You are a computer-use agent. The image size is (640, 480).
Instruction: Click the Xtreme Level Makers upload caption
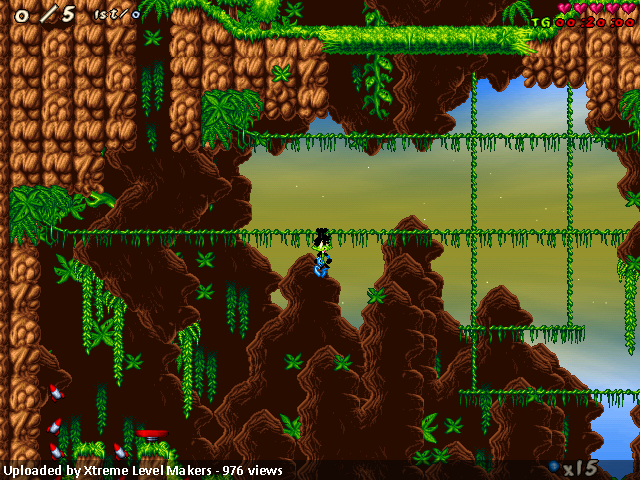(x=143, y=470)
